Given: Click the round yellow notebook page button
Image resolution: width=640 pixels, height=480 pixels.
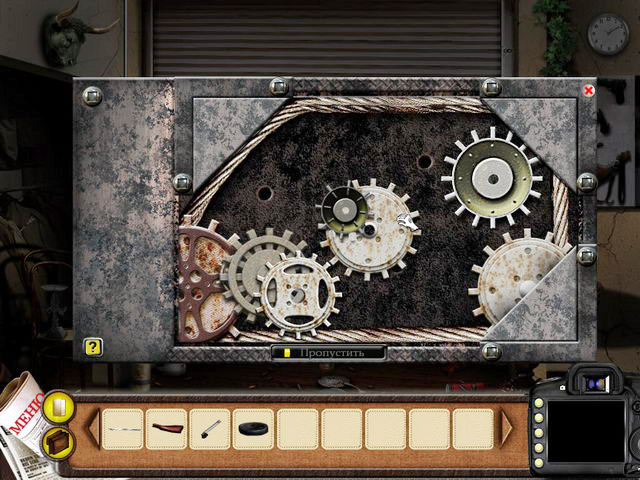Looking at the screenshot, I should 57,407.
